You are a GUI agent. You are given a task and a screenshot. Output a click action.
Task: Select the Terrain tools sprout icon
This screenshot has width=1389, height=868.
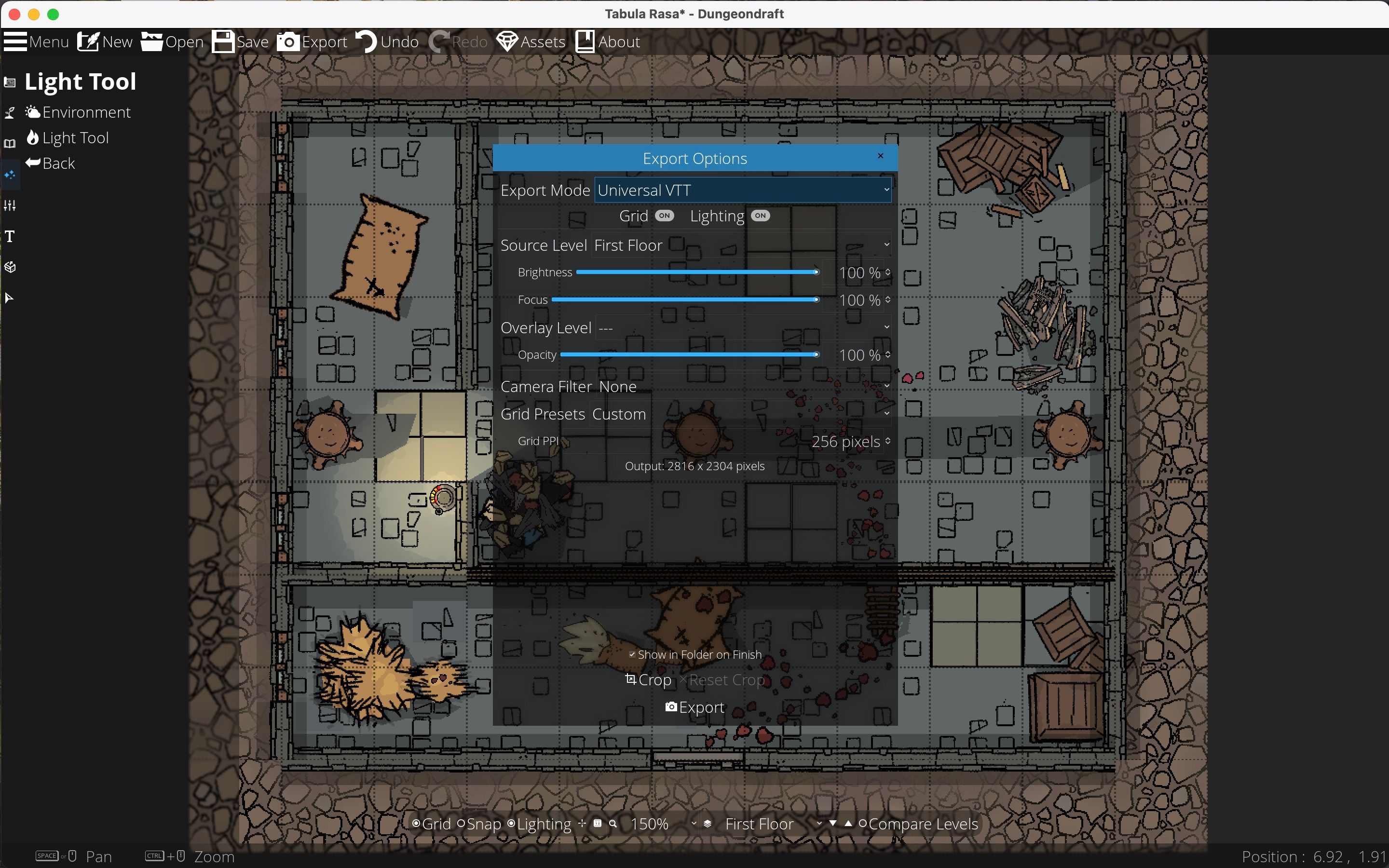coord(10,113)
